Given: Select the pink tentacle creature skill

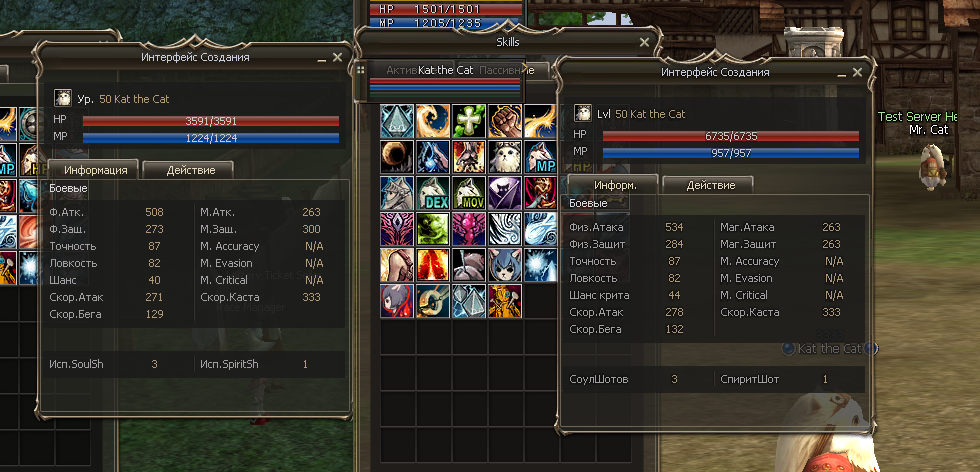Looking at the screenshot, I should [468, 228].
